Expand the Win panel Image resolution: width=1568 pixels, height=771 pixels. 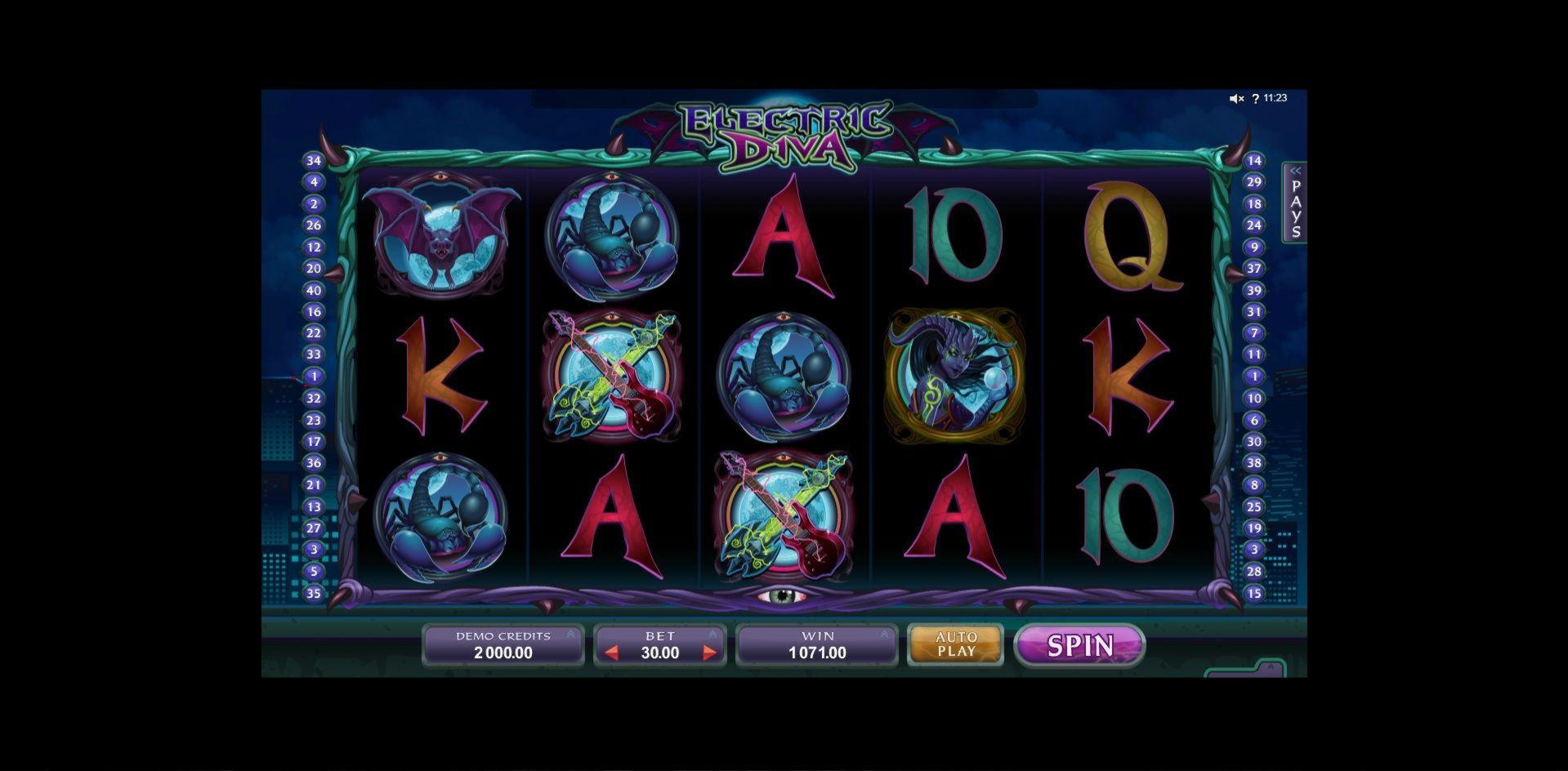tap(884, 634)
